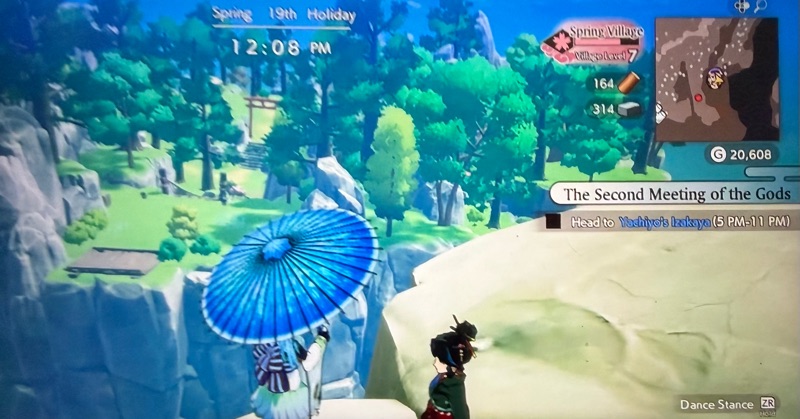The width and height of the screenshot is (800, 419).
Task: Open The Second Meeting of the Gods quest
Action: point(677,193)
